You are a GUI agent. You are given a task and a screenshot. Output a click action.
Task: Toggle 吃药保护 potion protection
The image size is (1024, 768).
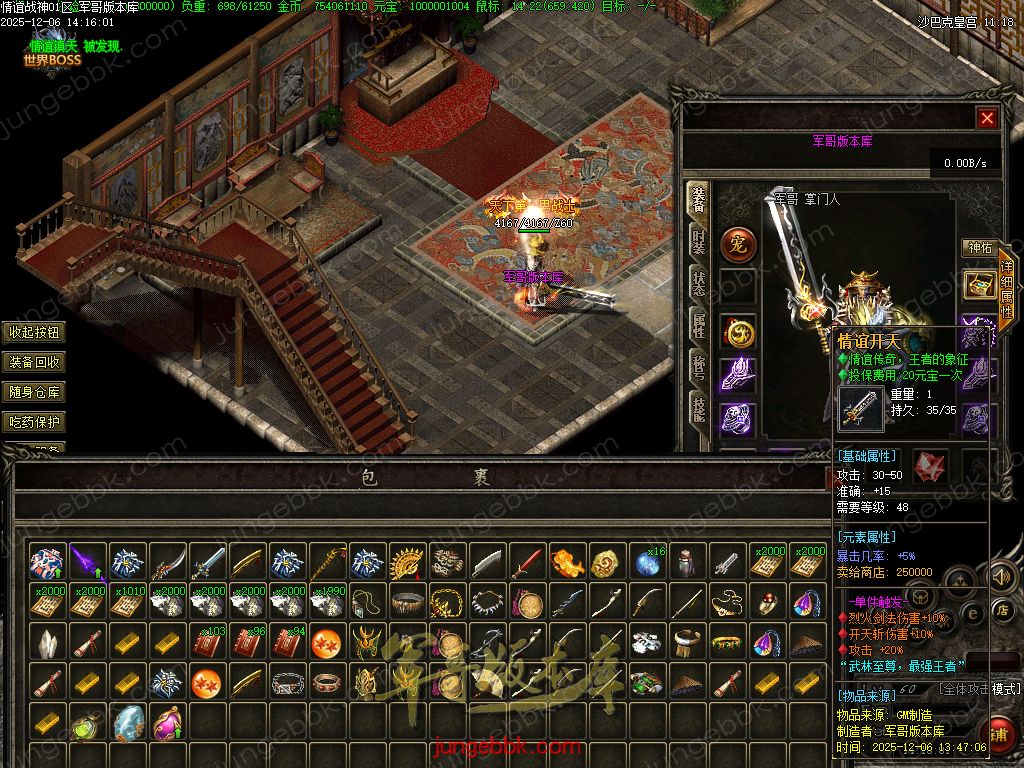coord(35,422)
